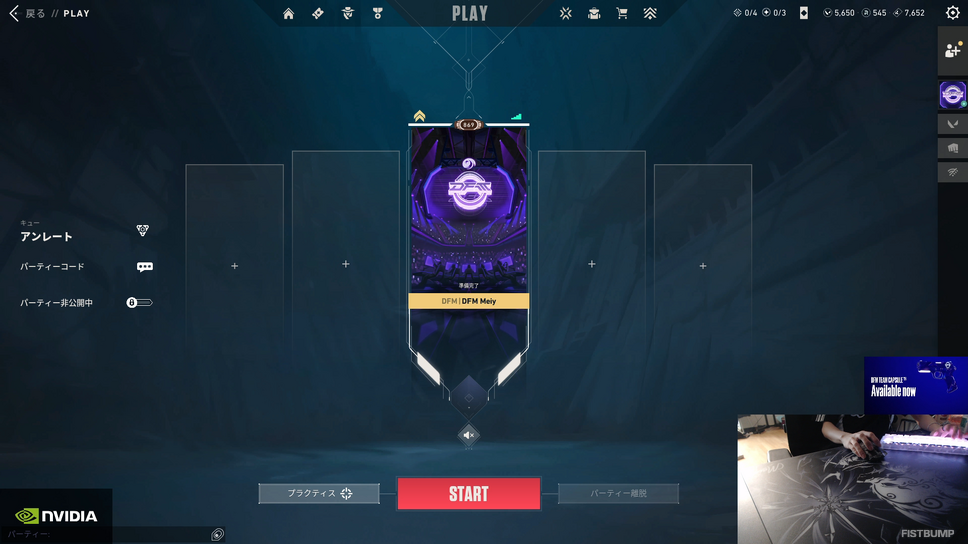968x544 pixels.
Task: Change the アンレート queue mode
Action: tap(143, 231)
